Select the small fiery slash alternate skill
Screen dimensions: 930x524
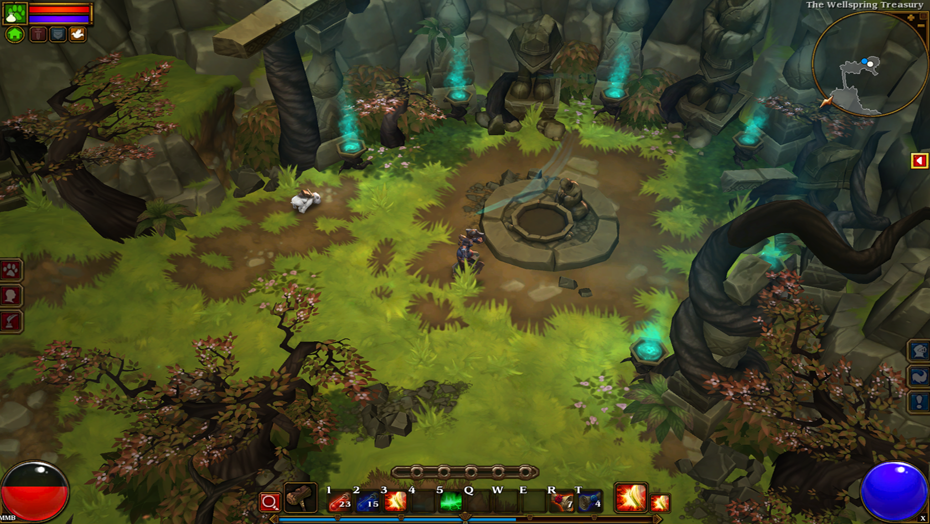click(x=660, y=502)
